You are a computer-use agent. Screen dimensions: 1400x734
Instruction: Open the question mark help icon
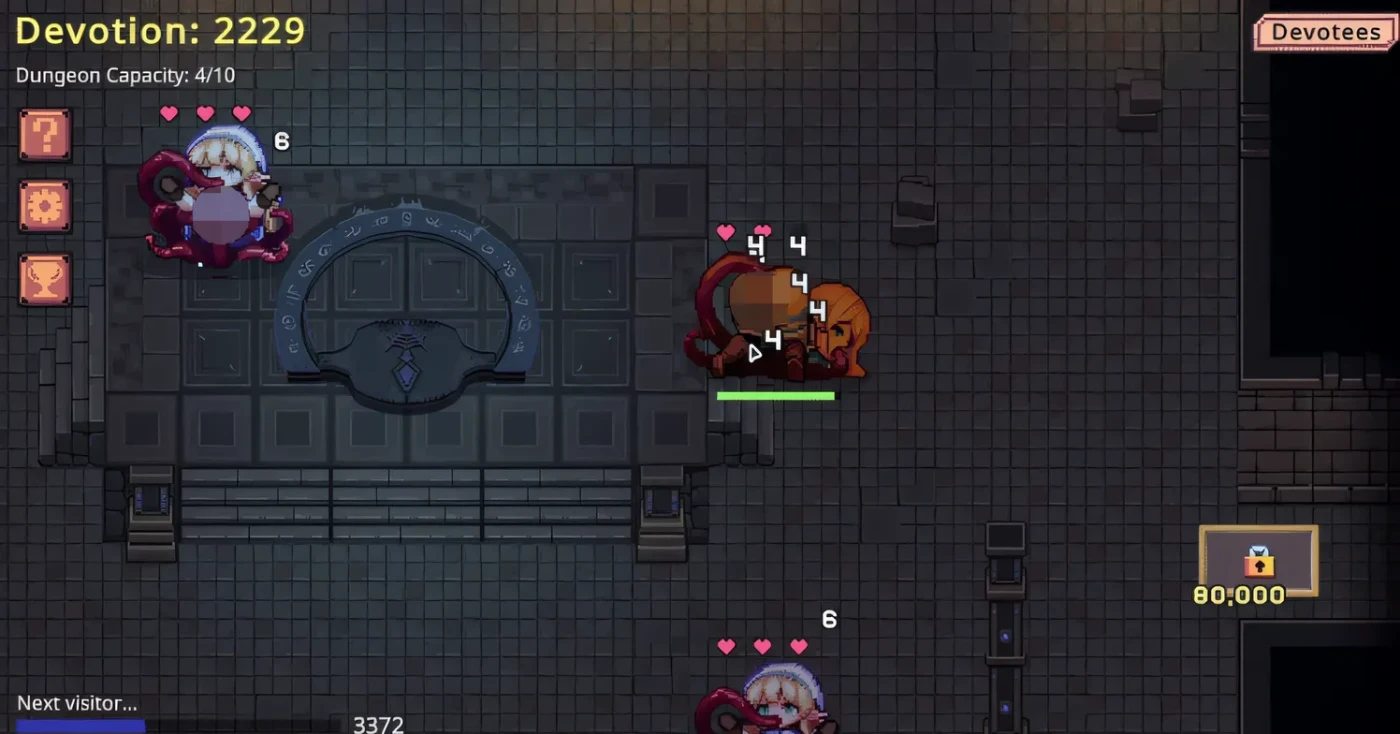click(45, 134)
